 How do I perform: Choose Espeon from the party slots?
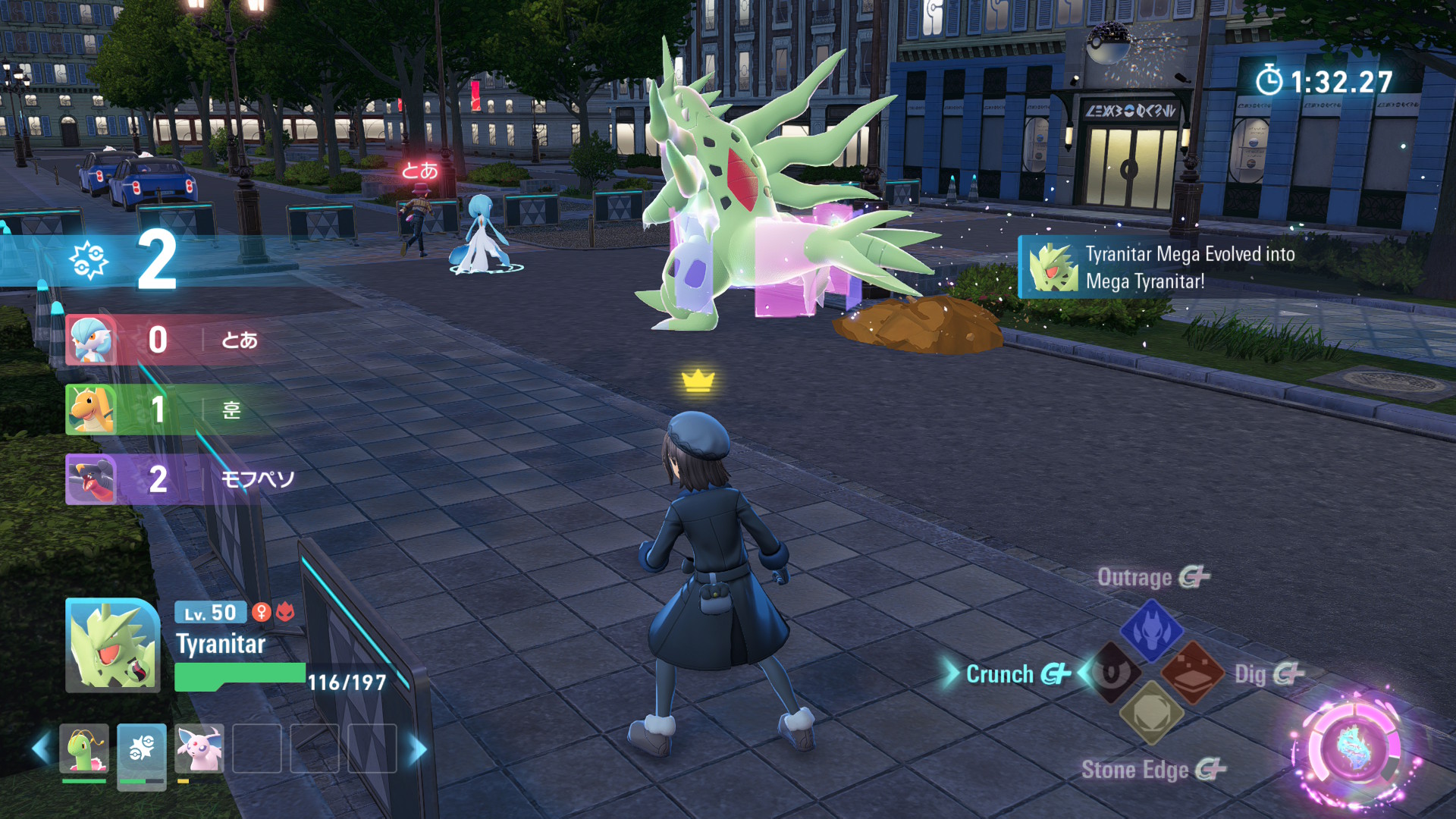pyautogui.click(x=199, y=748)
